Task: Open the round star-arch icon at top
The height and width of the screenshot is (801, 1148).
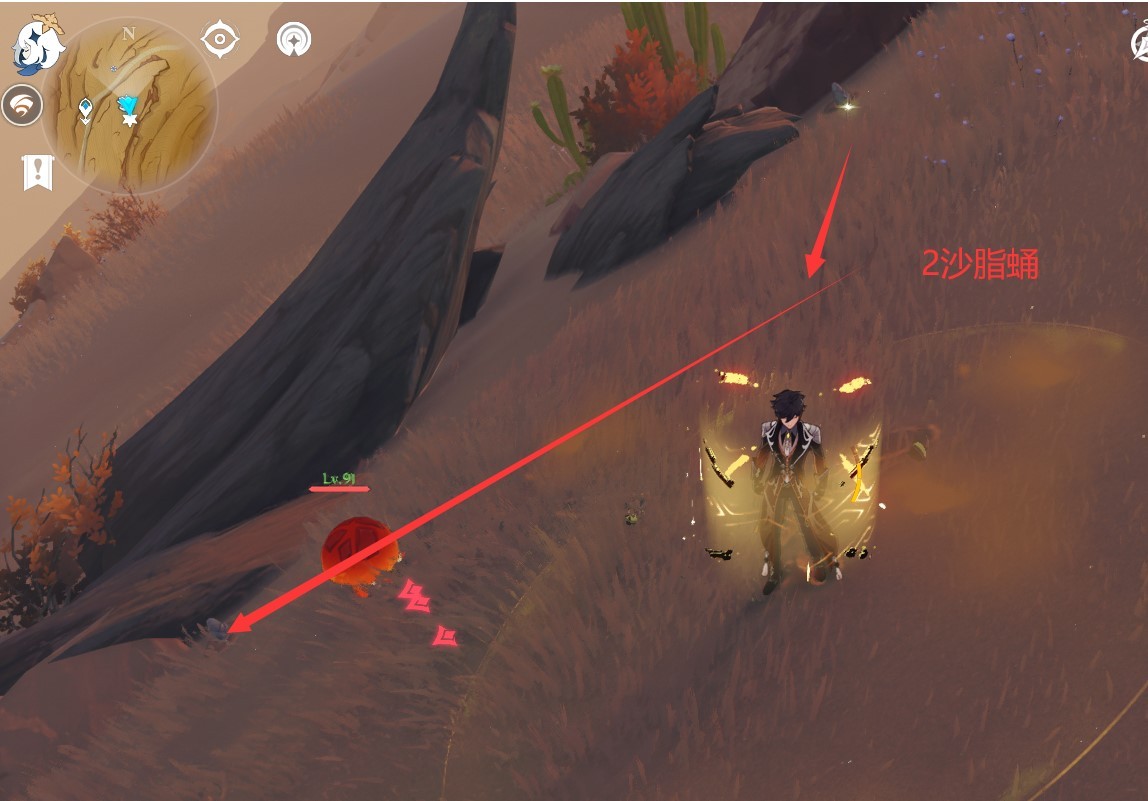Action: [294, 40]
